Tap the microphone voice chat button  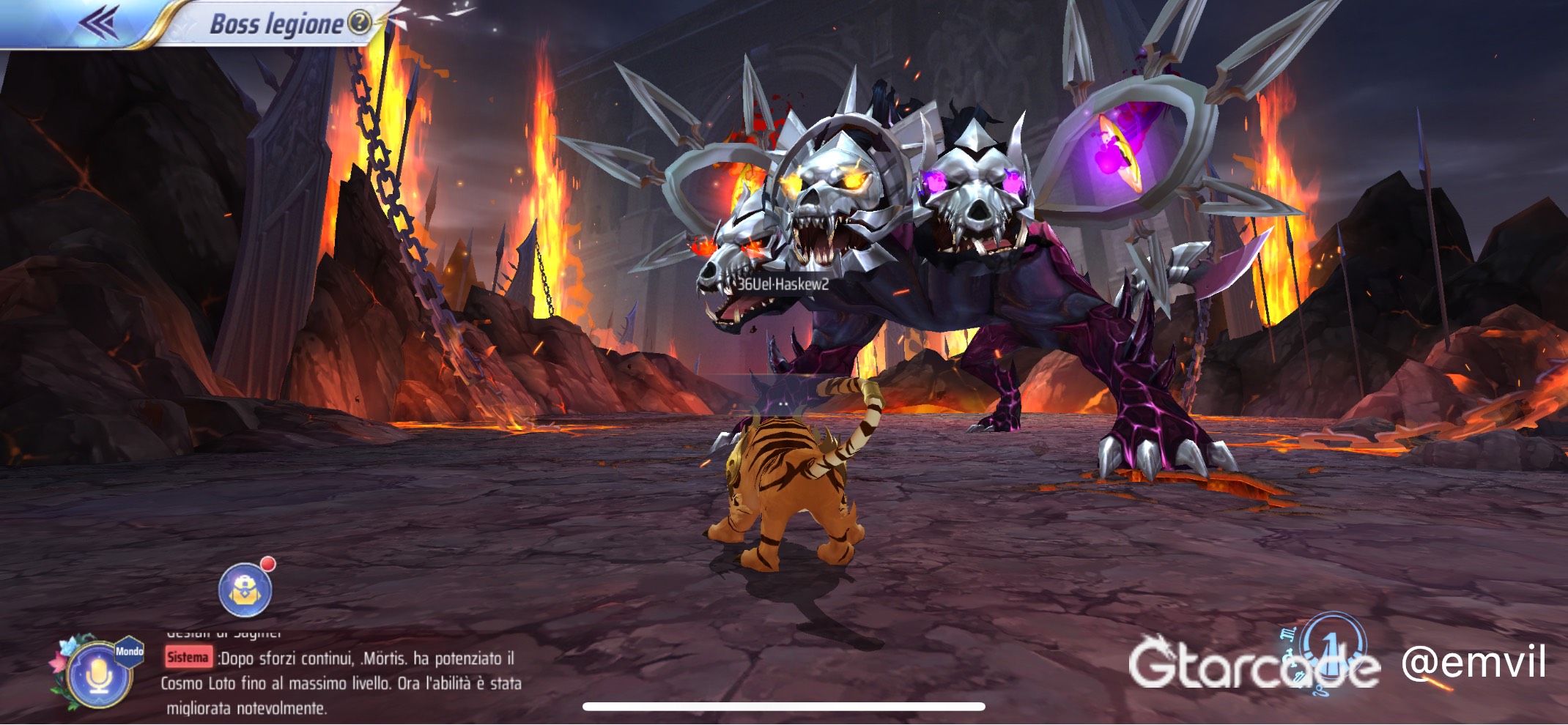point(98,677)
